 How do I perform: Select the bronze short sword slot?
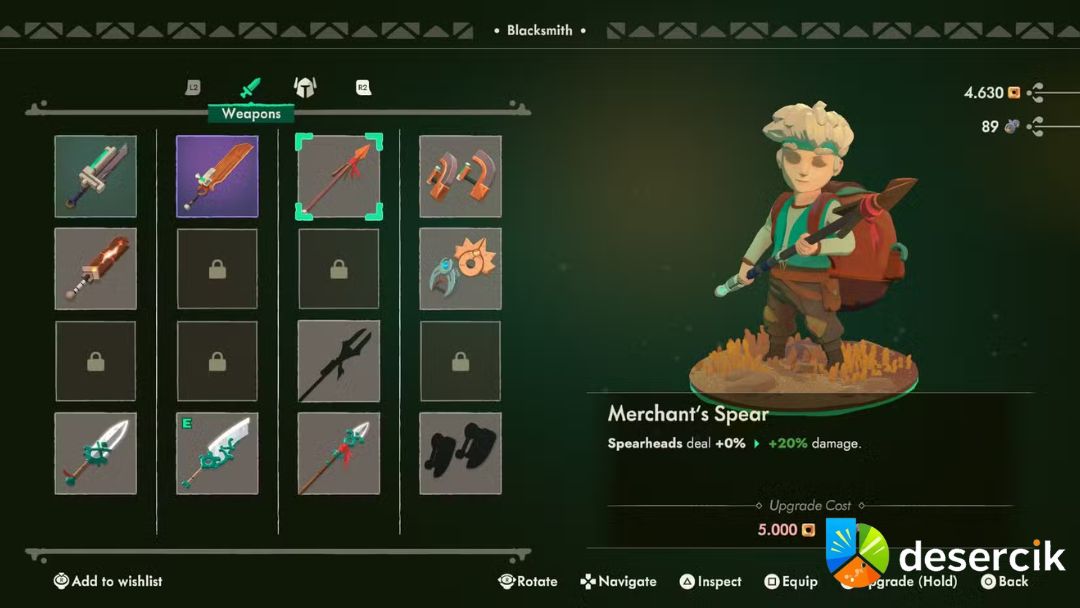96,269
